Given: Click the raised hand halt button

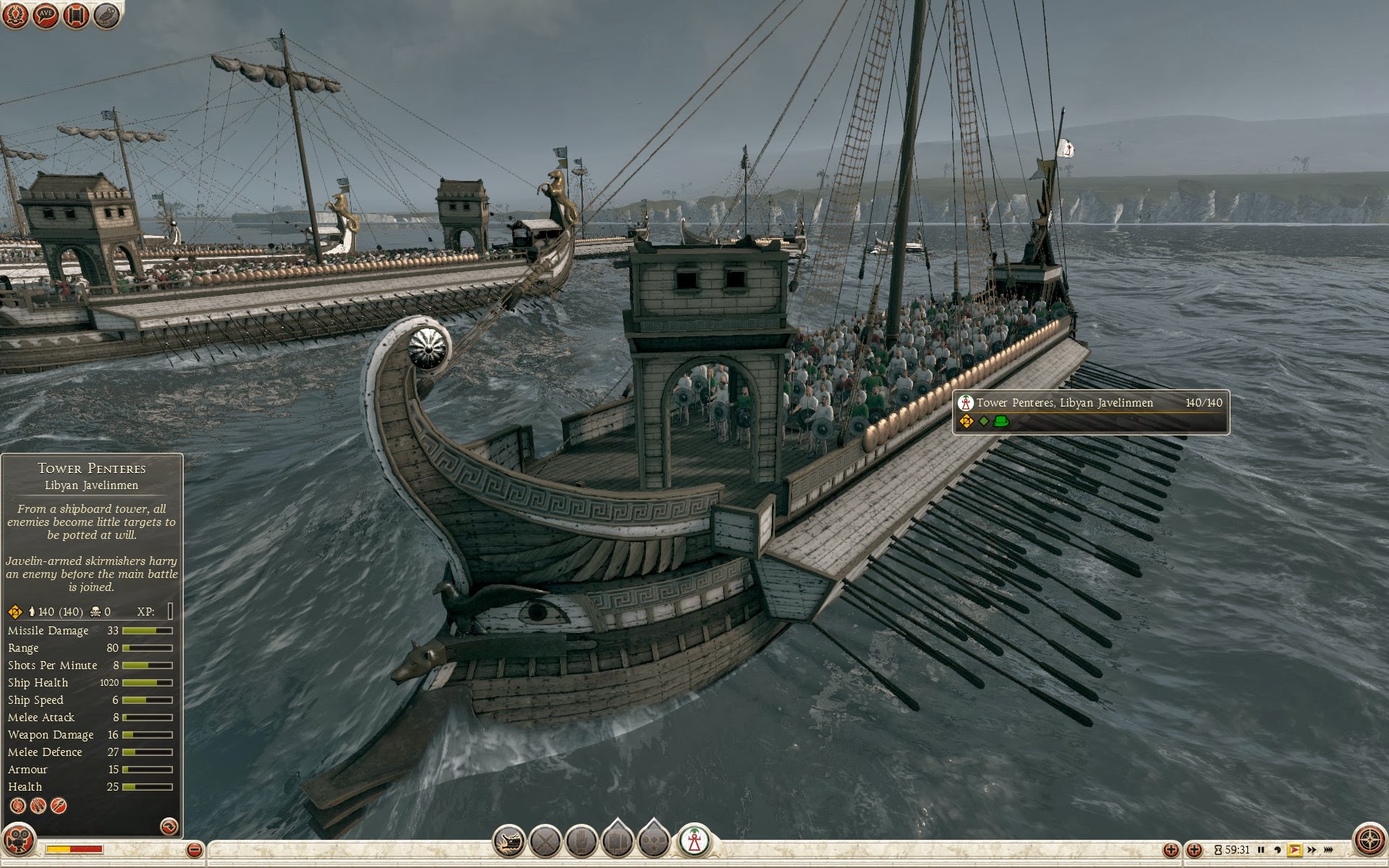Looking at the screenshot, I should [x=581, y=842].
